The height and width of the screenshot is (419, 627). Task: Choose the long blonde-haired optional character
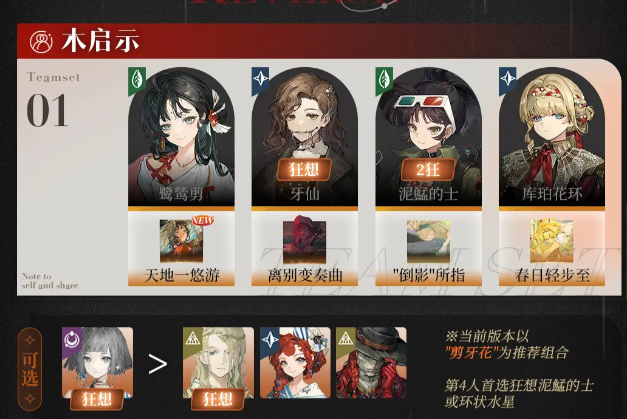[x=217, y=362]
